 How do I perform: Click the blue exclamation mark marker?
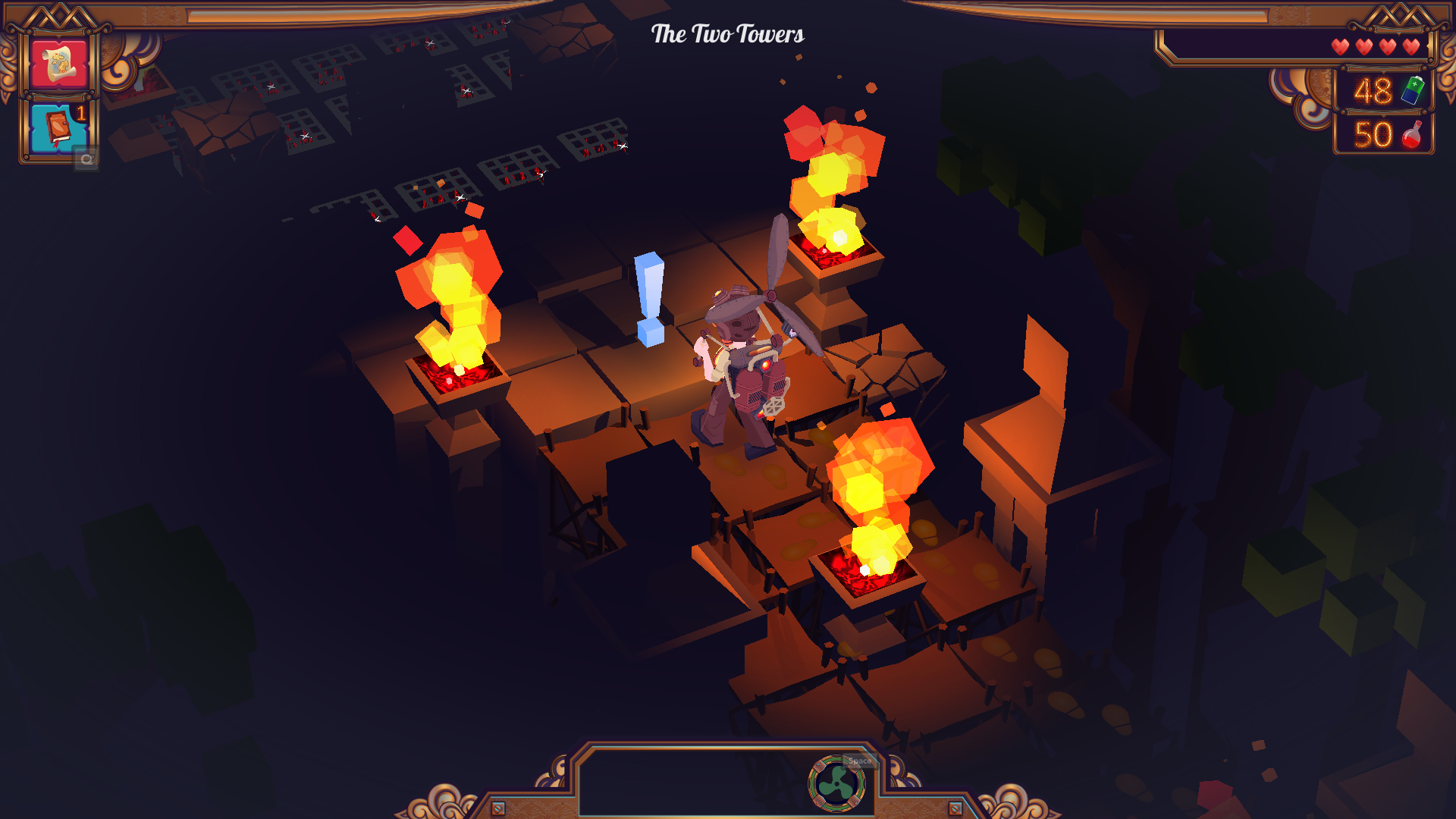pyautogui.click(x=650, y=300)
